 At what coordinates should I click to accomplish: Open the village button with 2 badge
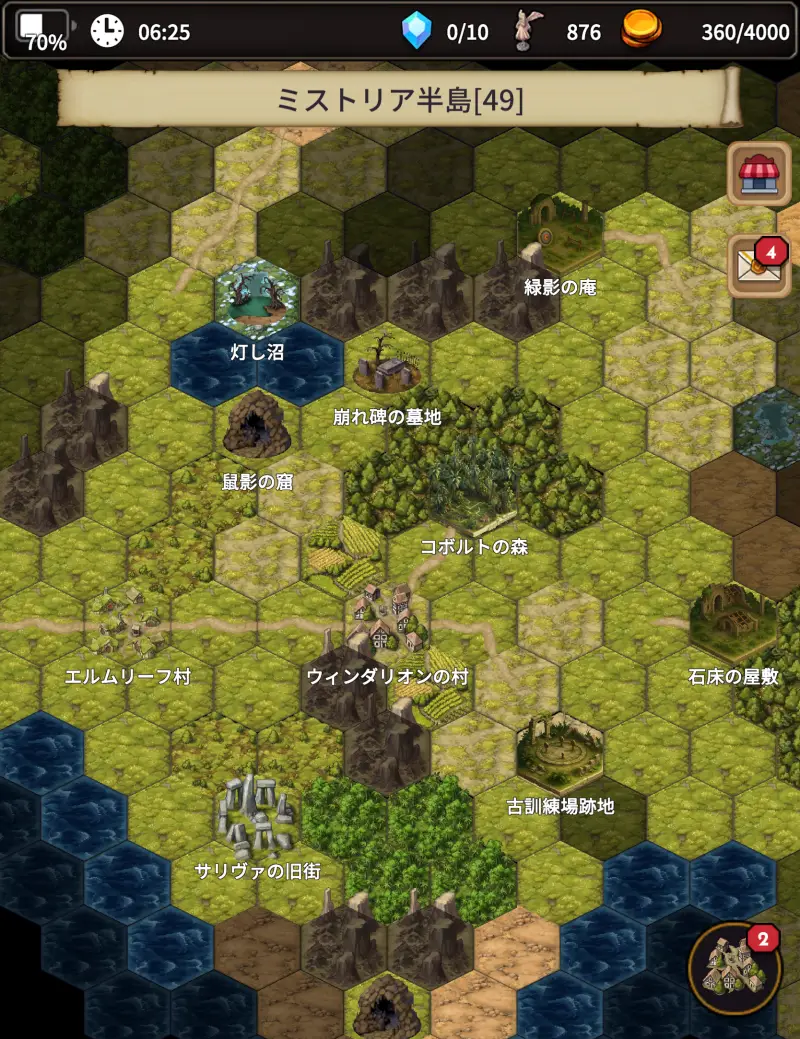point(735,968)
